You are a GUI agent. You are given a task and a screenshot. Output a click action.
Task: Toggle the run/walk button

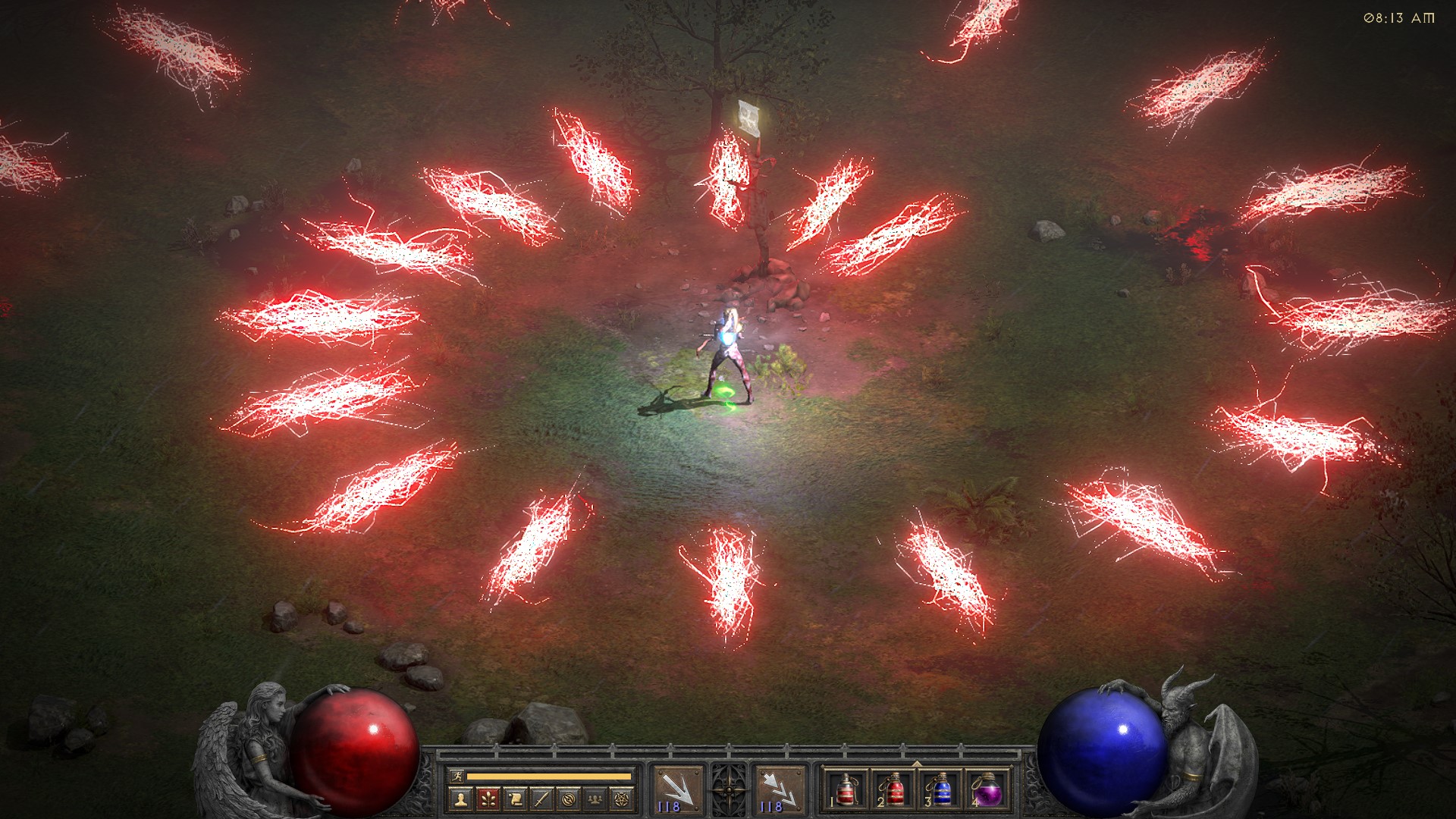pyautogui.click(x=455, y=776)
